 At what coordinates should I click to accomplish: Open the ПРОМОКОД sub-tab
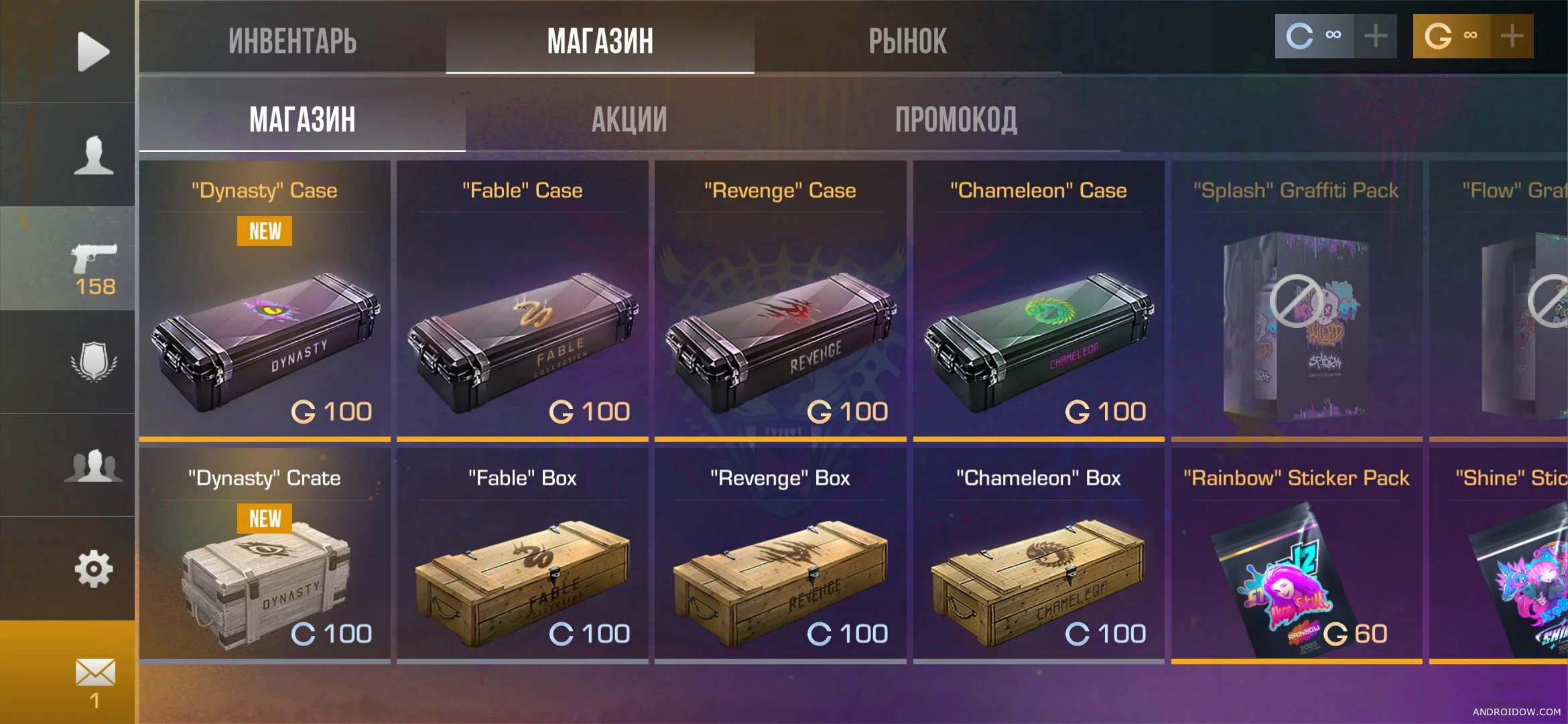(956, 120)
